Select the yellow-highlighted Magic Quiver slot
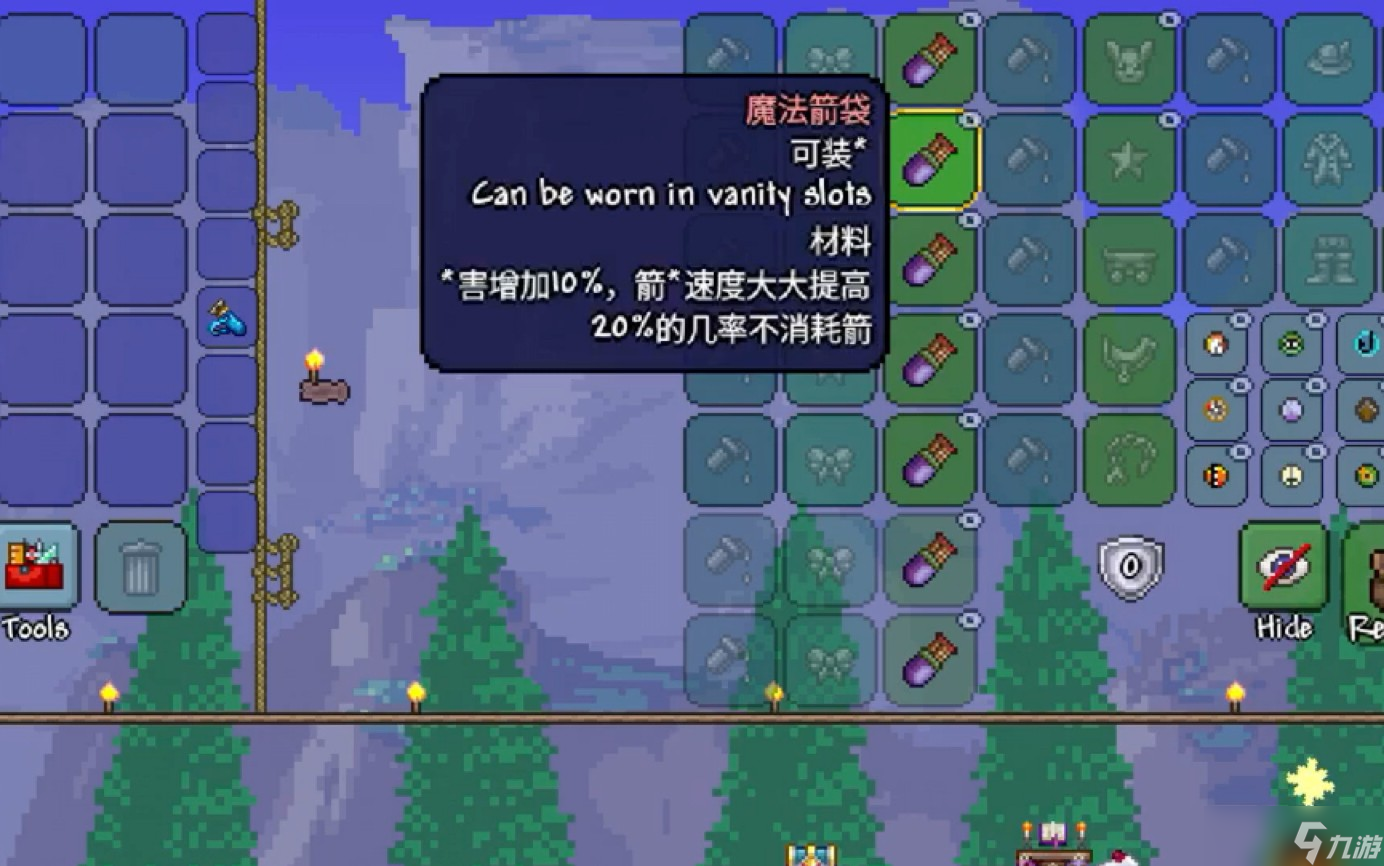Image resolution: width=1384 pixels, height=866 pixels. pyautogui.click(x=930, y=160)
